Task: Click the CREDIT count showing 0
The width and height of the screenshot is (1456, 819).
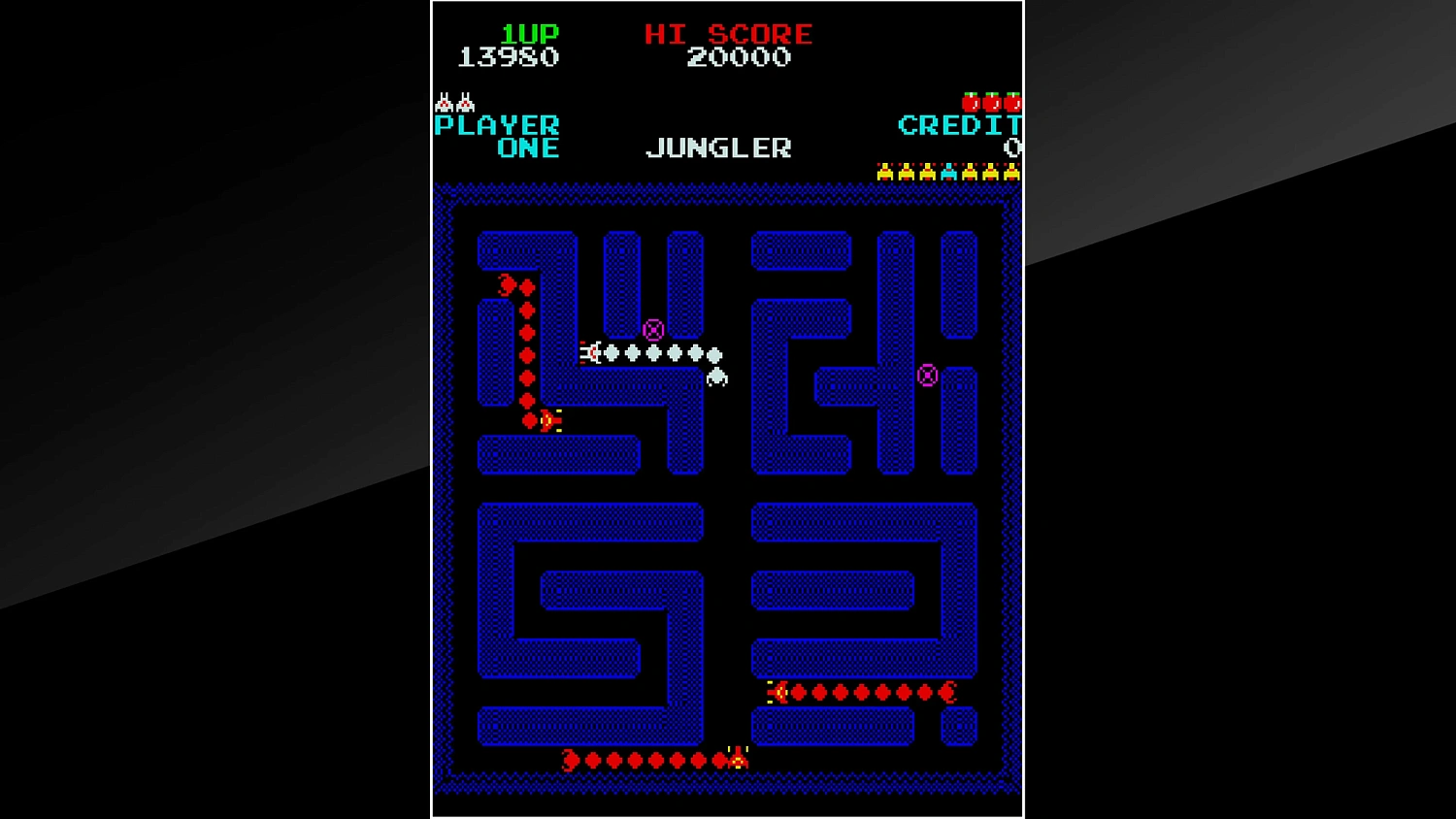Action: (x=1013, y=147)
